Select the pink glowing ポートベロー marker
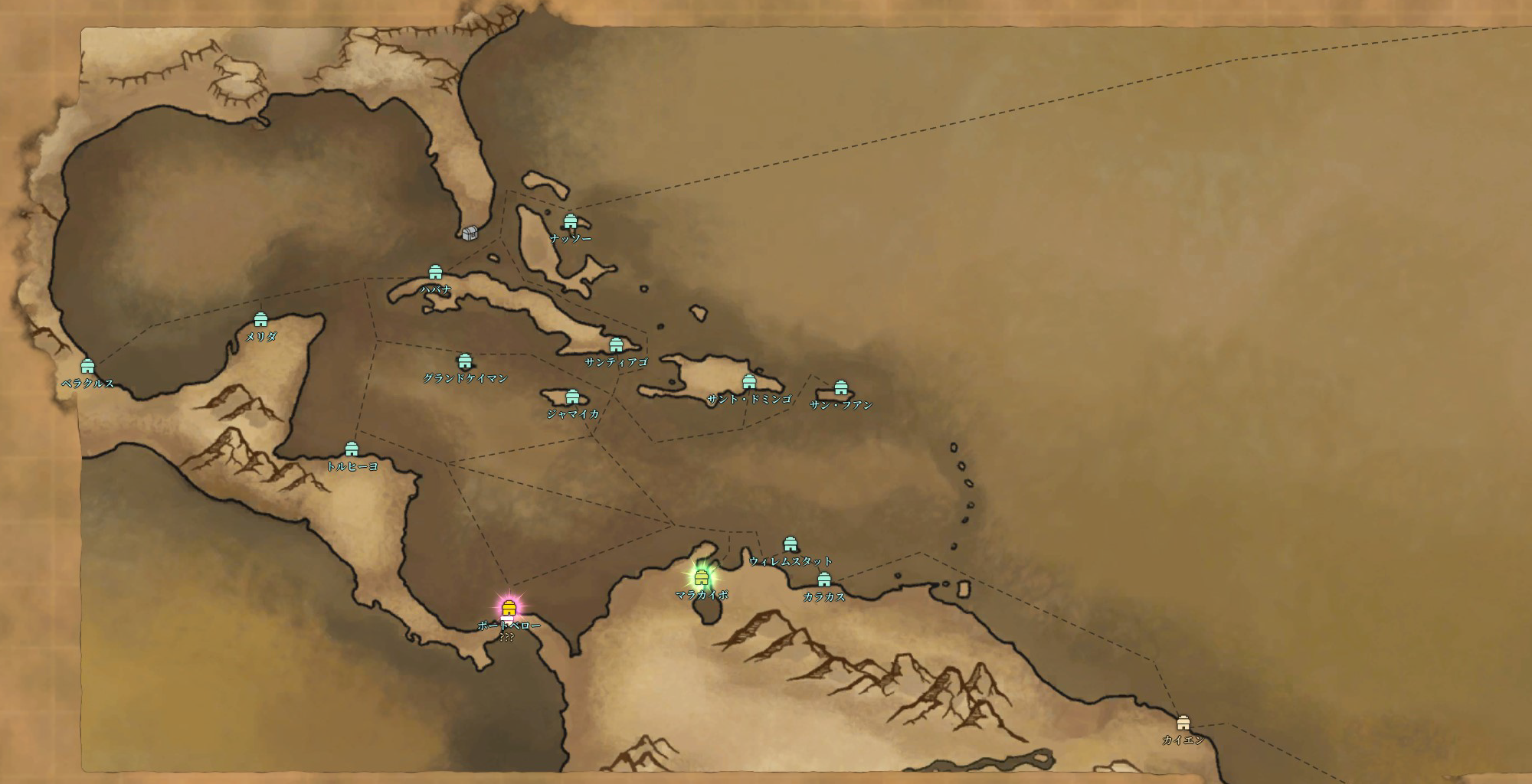 pos(508,609)
